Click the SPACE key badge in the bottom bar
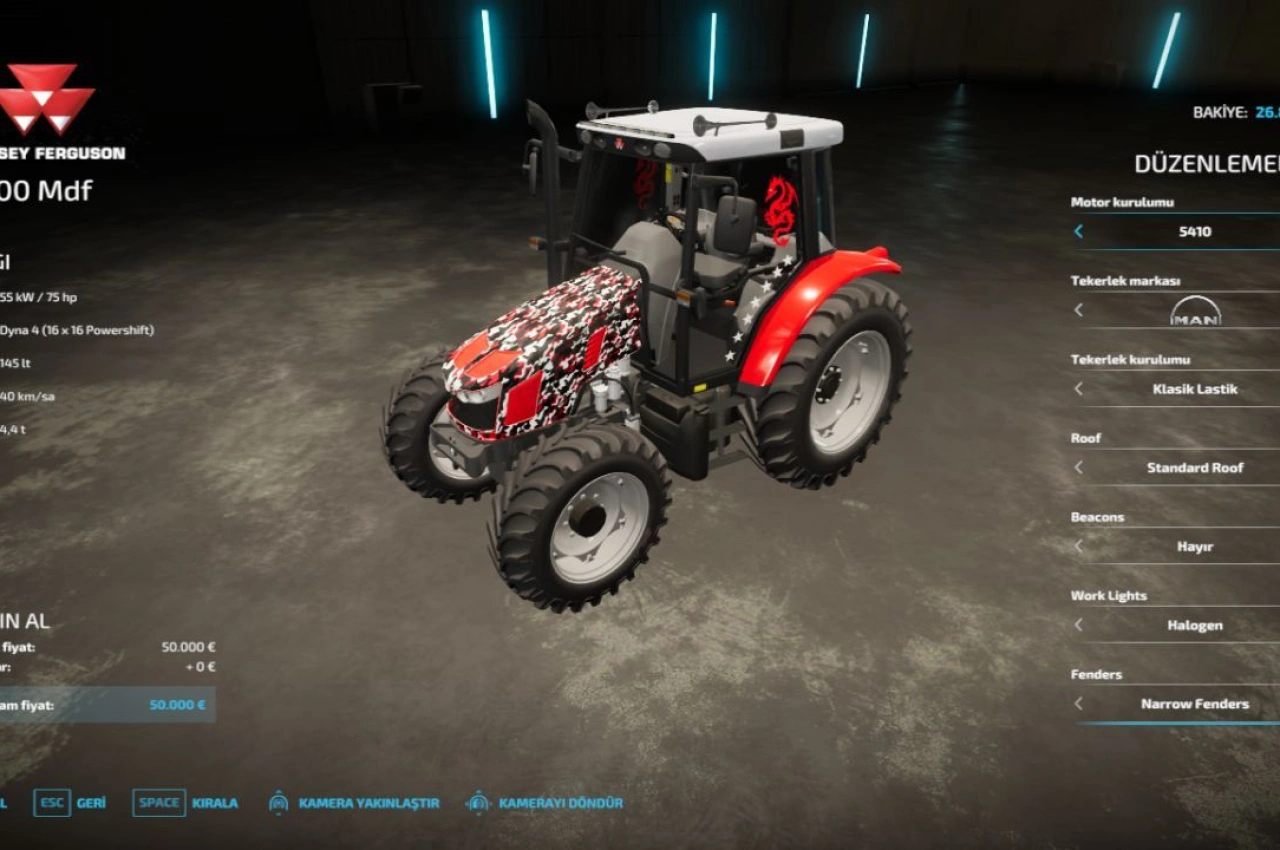This screenshot has width=1280, height=850. click(x=159, y=802)
